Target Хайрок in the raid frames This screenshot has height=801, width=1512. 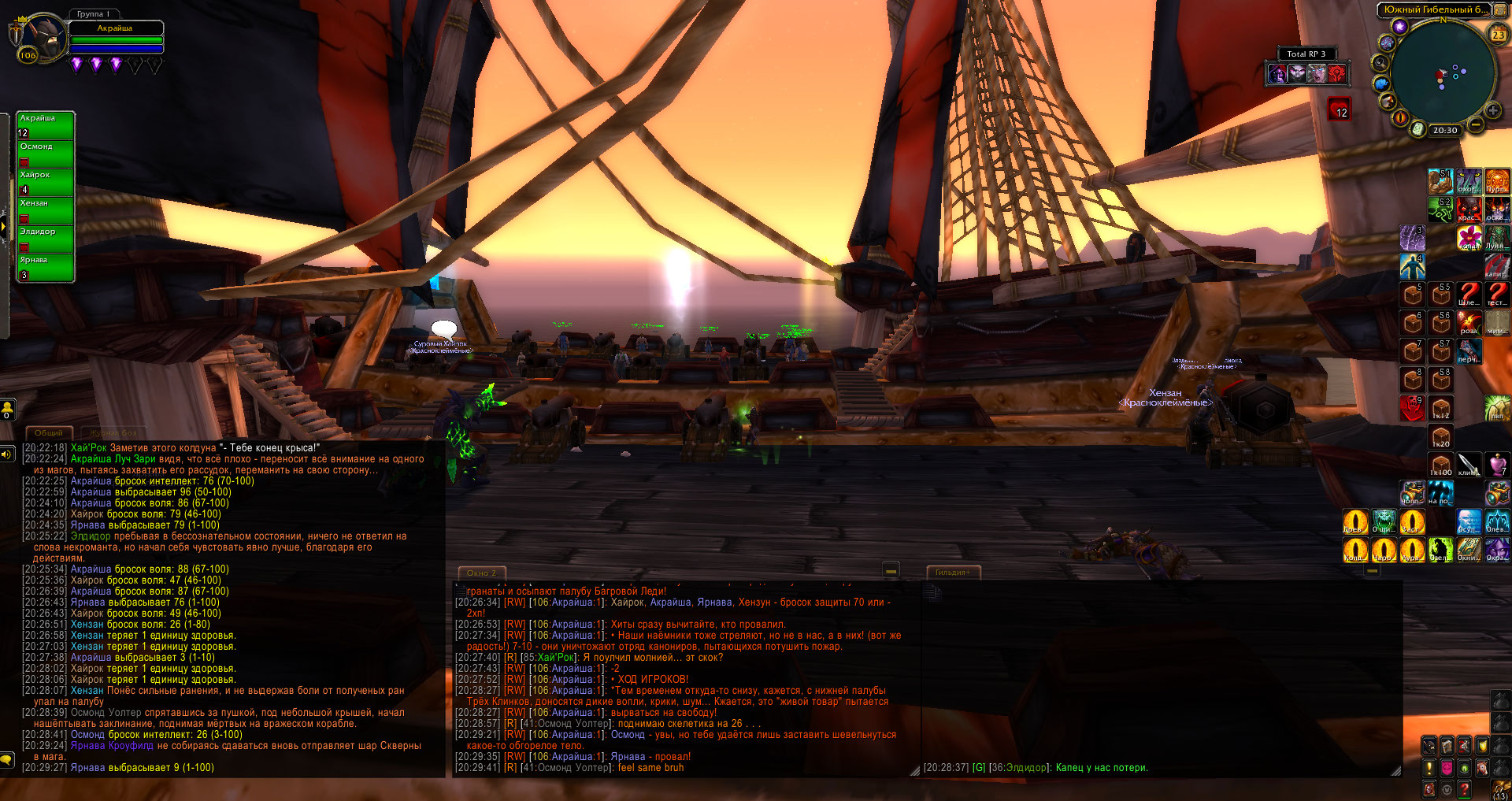[46, 182]
